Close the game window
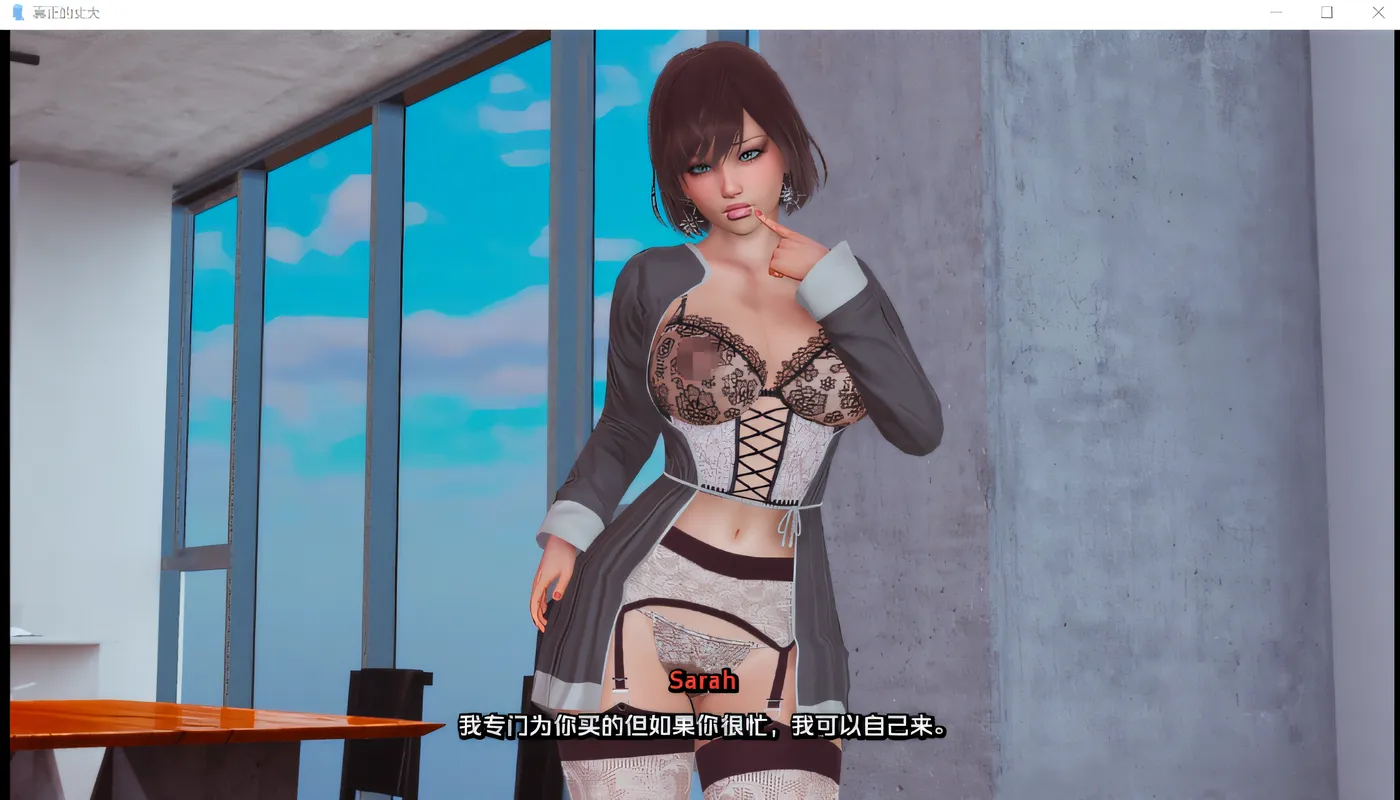This screenshot has height=800, width=1400. coord(1378,12)
